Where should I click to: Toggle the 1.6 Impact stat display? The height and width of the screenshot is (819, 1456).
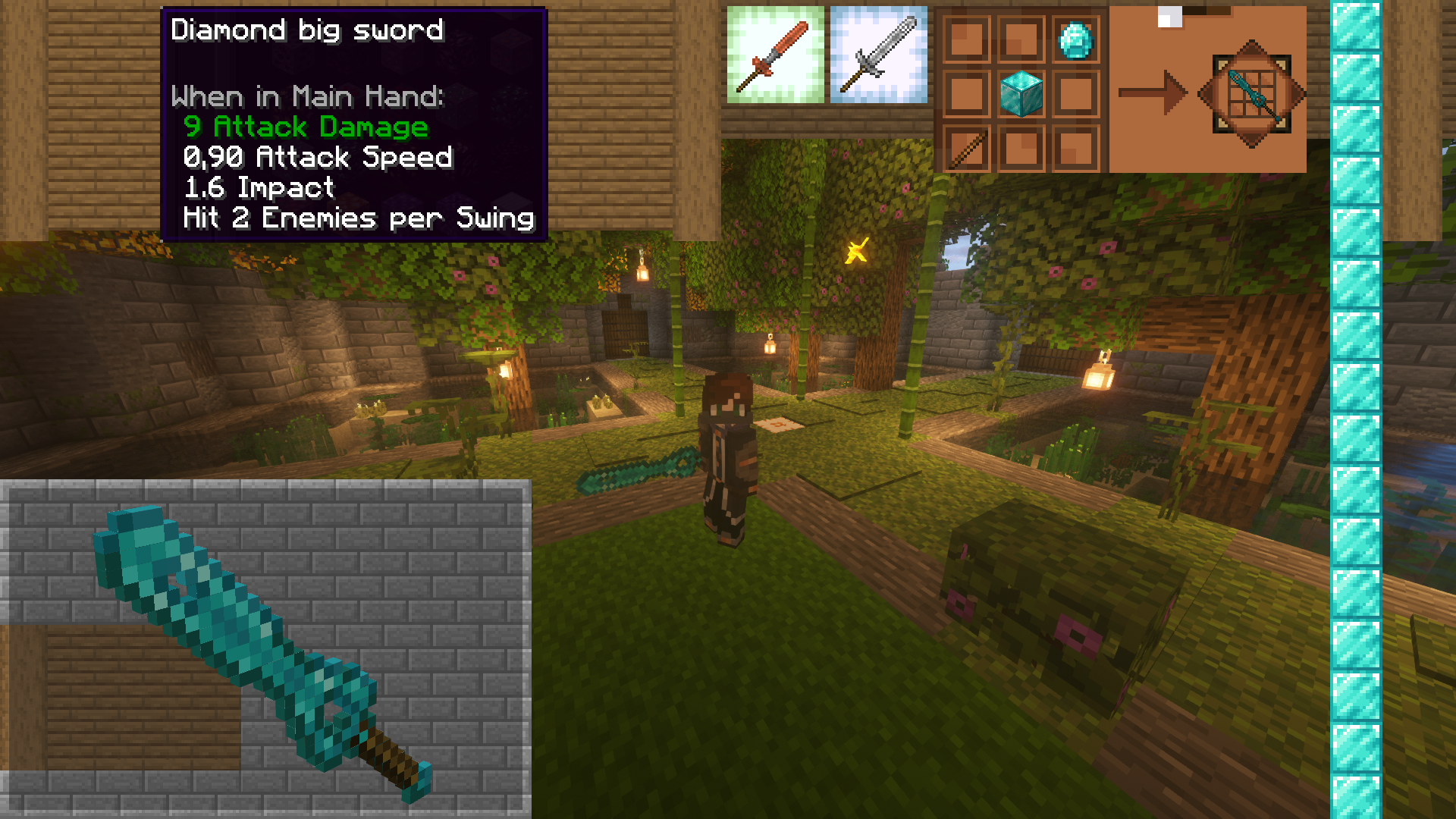click(258, 187)
